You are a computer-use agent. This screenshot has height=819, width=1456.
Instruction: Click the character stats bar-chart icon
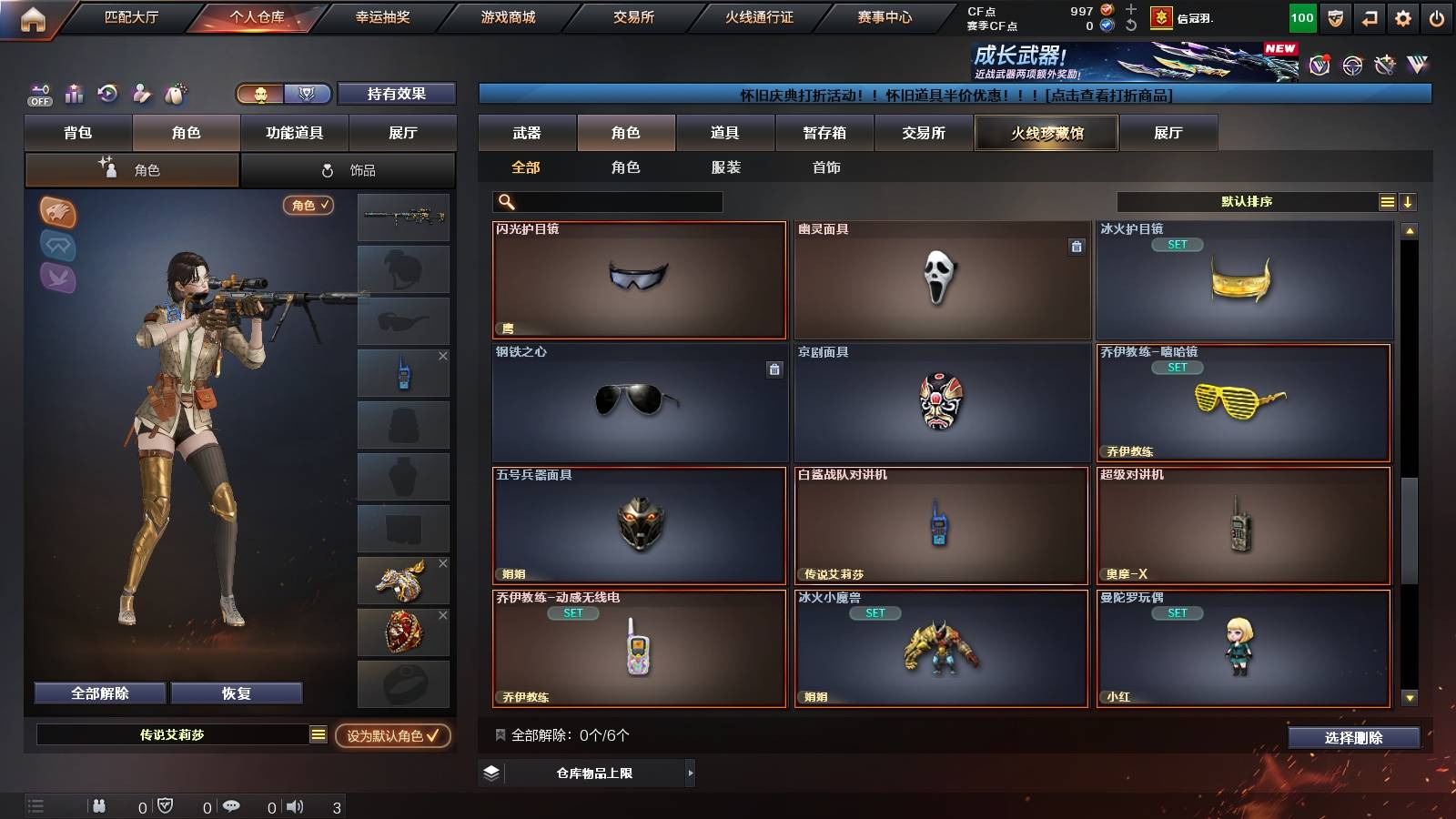[73, 93]
